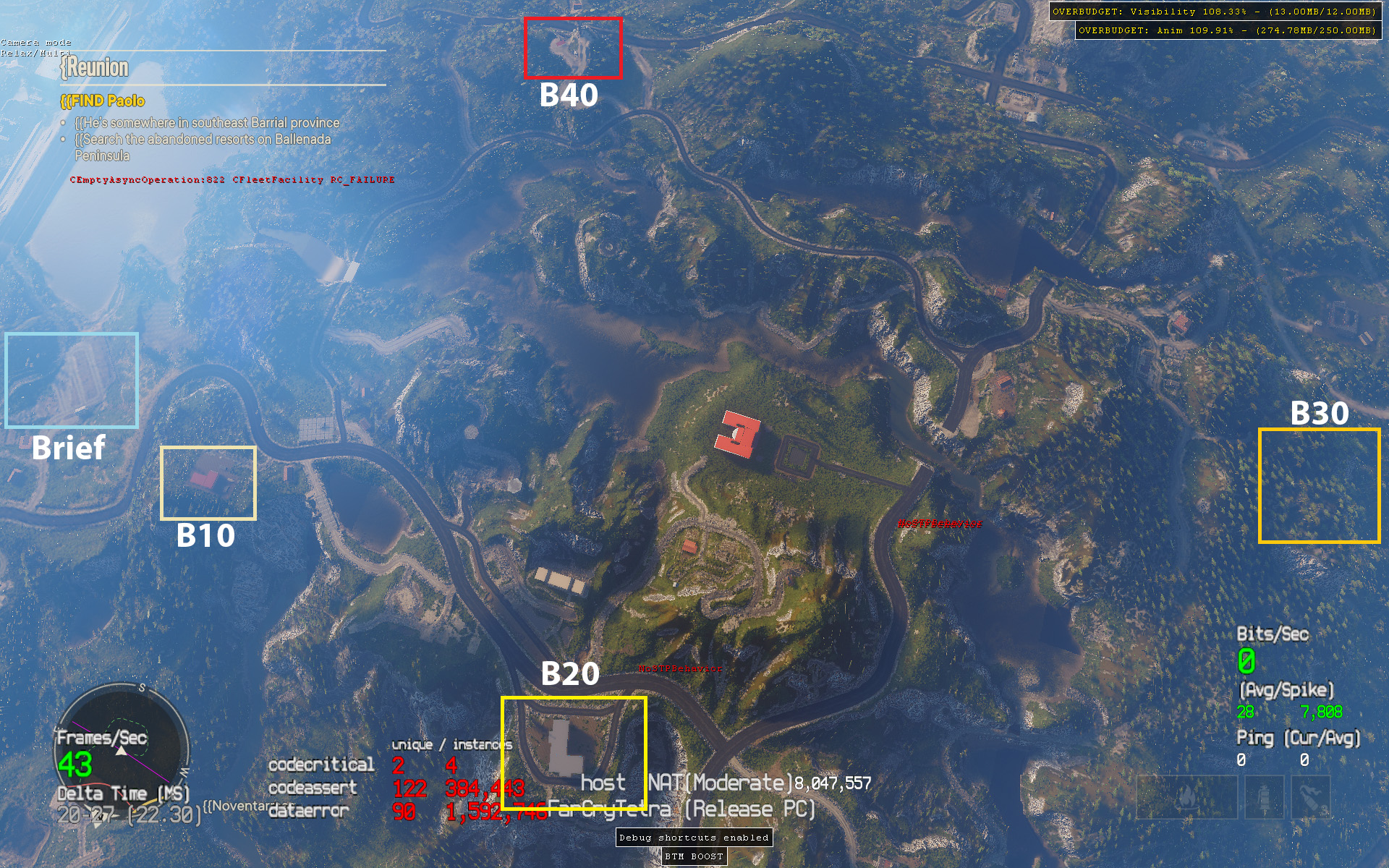1389x868 pixels.
Task: Click the Anim OVERBUDGET warning banner
Action: point(1226,31)
